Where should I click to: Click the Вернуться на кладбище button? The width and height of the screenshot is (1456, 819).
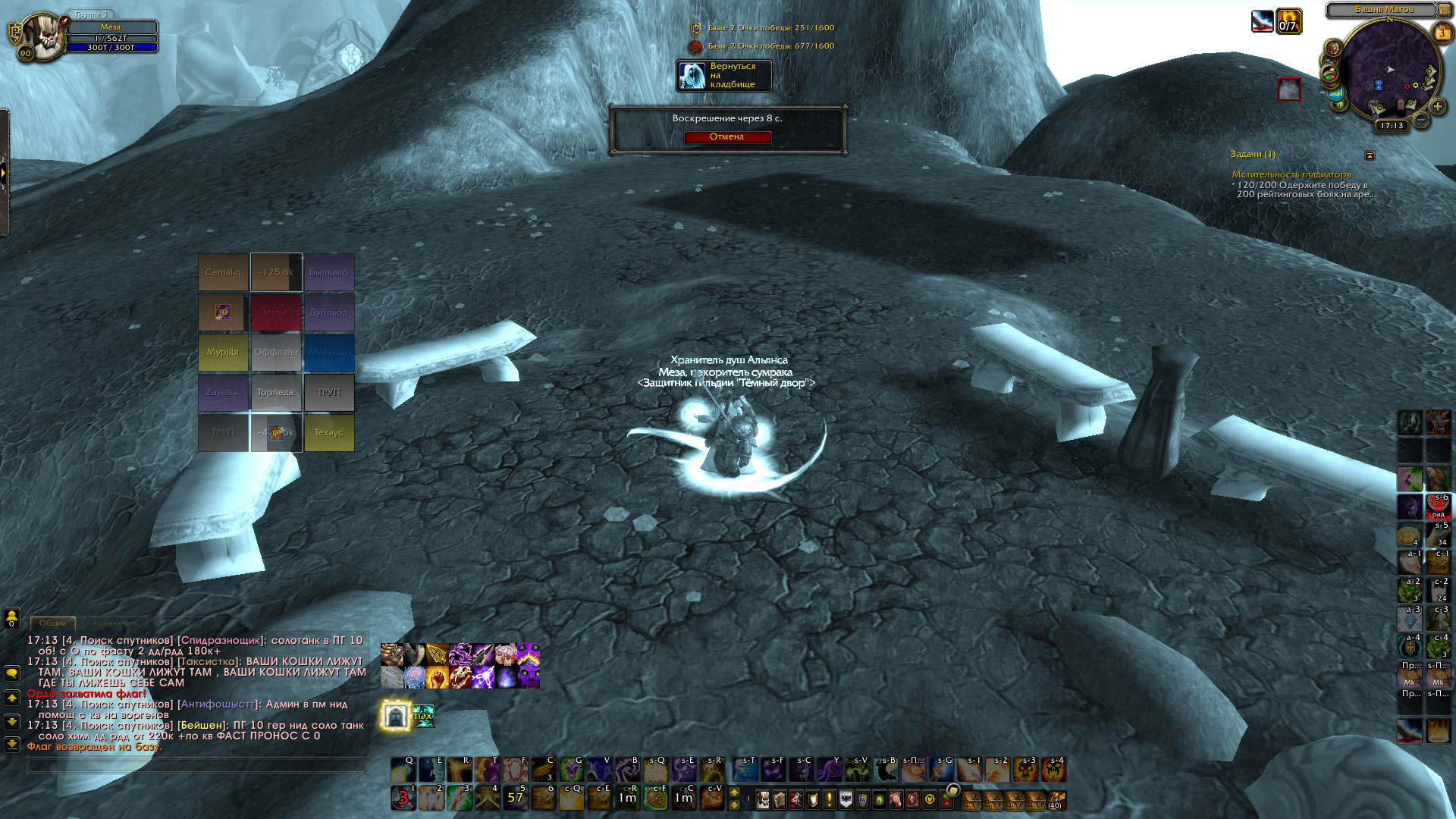click(x=723, y=76)
